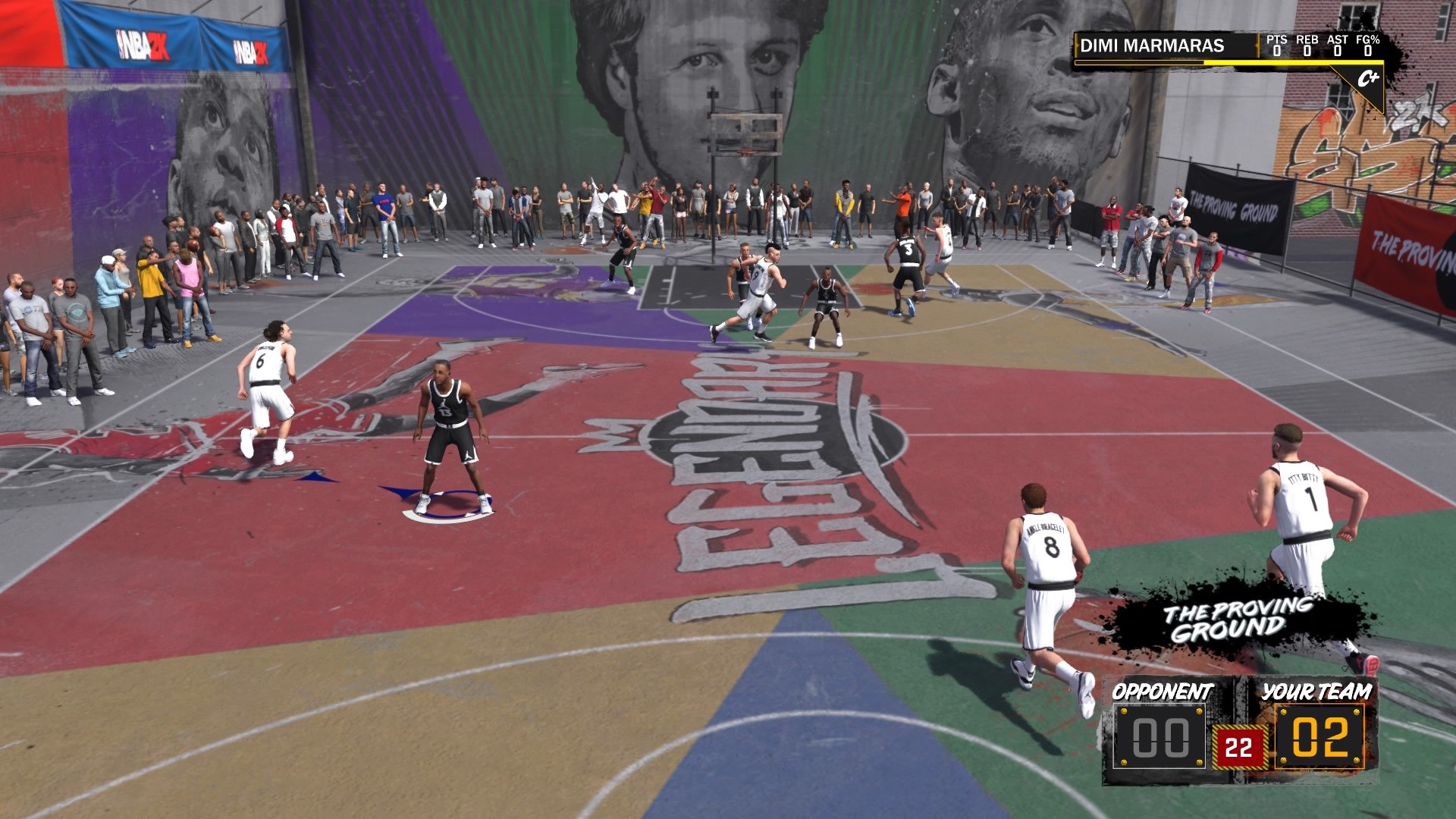The image size is (1456, 819).
Task: Select defender in black jersey number 13
Action: click(450, 421)
